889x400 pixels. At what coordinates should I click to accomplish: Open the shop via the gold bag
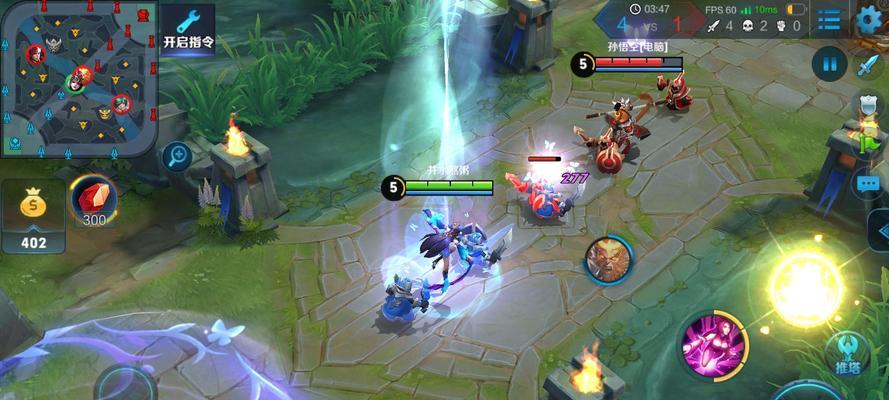32,215
